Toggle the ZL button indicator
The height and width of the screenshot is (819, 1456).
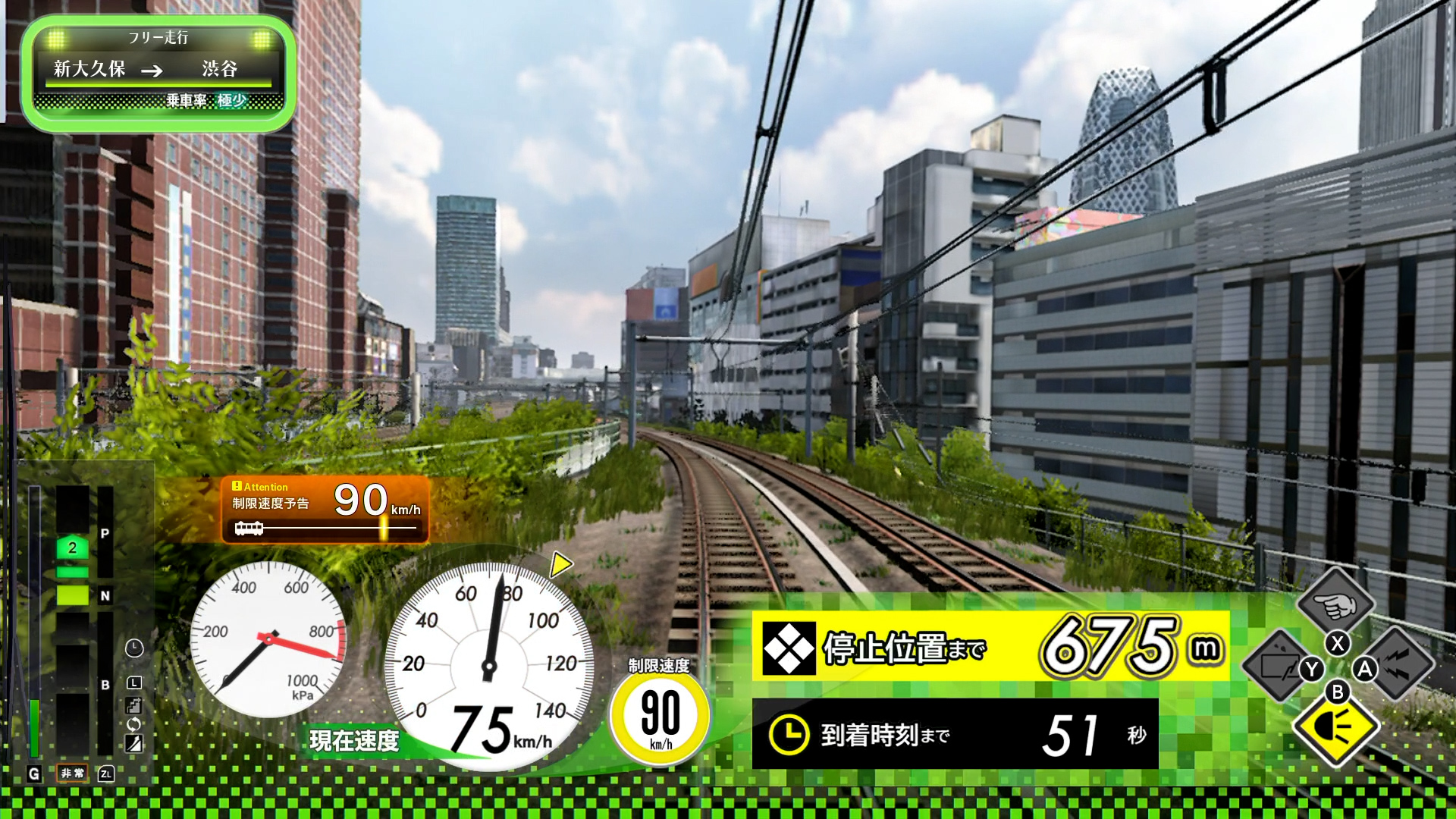(105, 773)
